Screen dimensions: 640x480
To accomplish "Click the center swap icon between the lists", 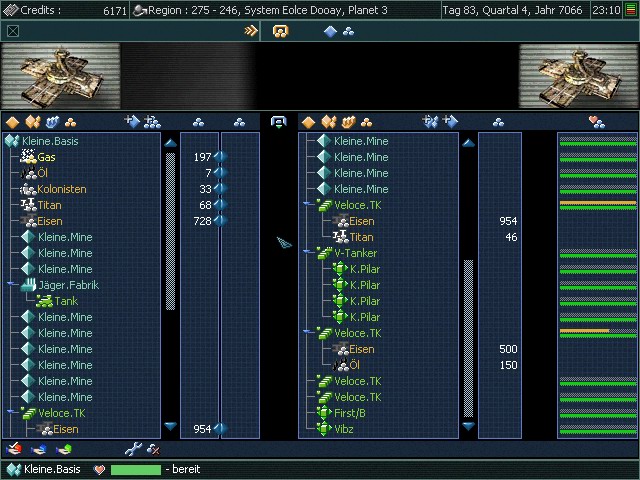I will tap(279, 122).
